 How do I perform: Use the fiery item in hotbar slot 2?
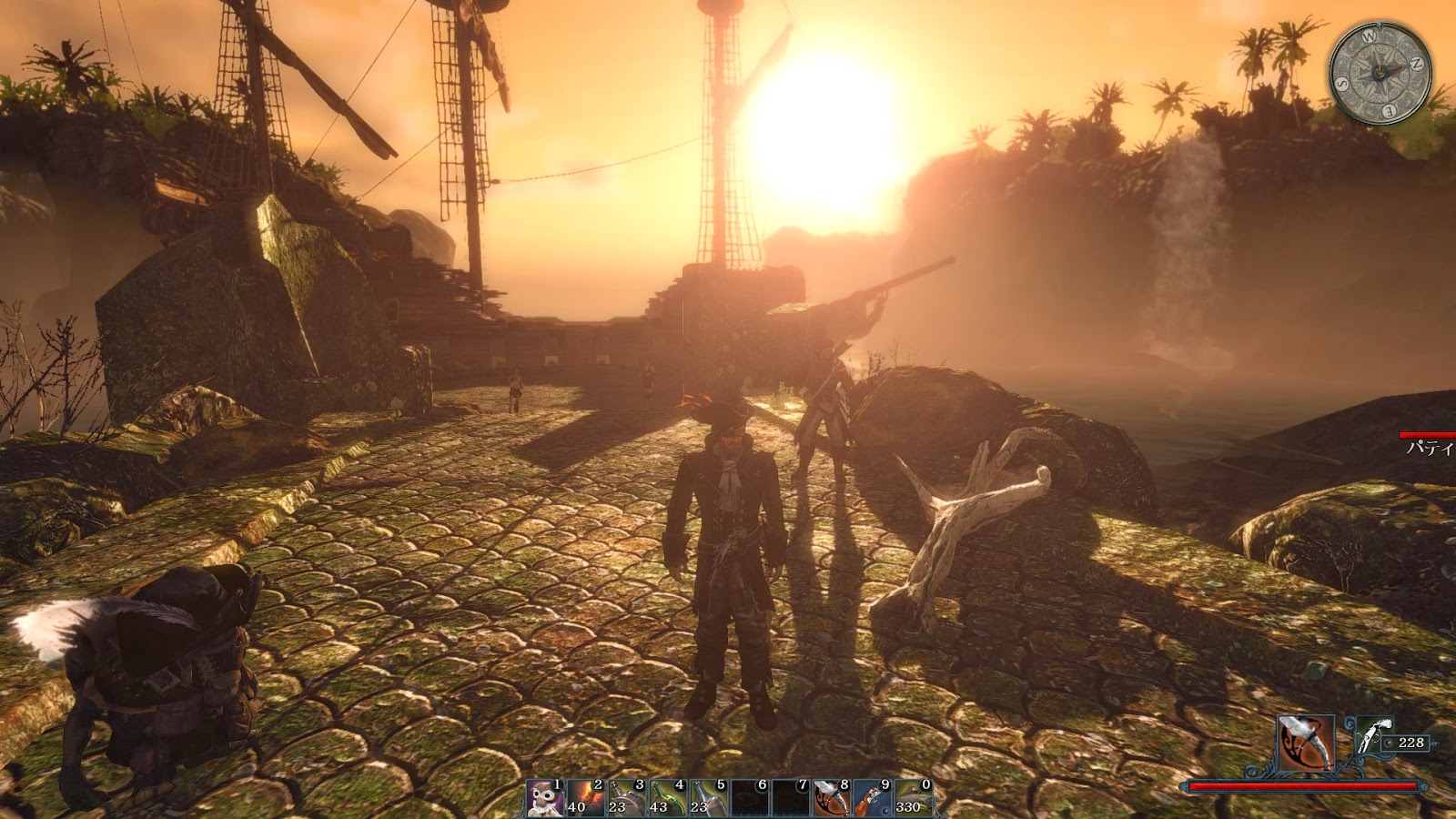click(x=585, y=798)
